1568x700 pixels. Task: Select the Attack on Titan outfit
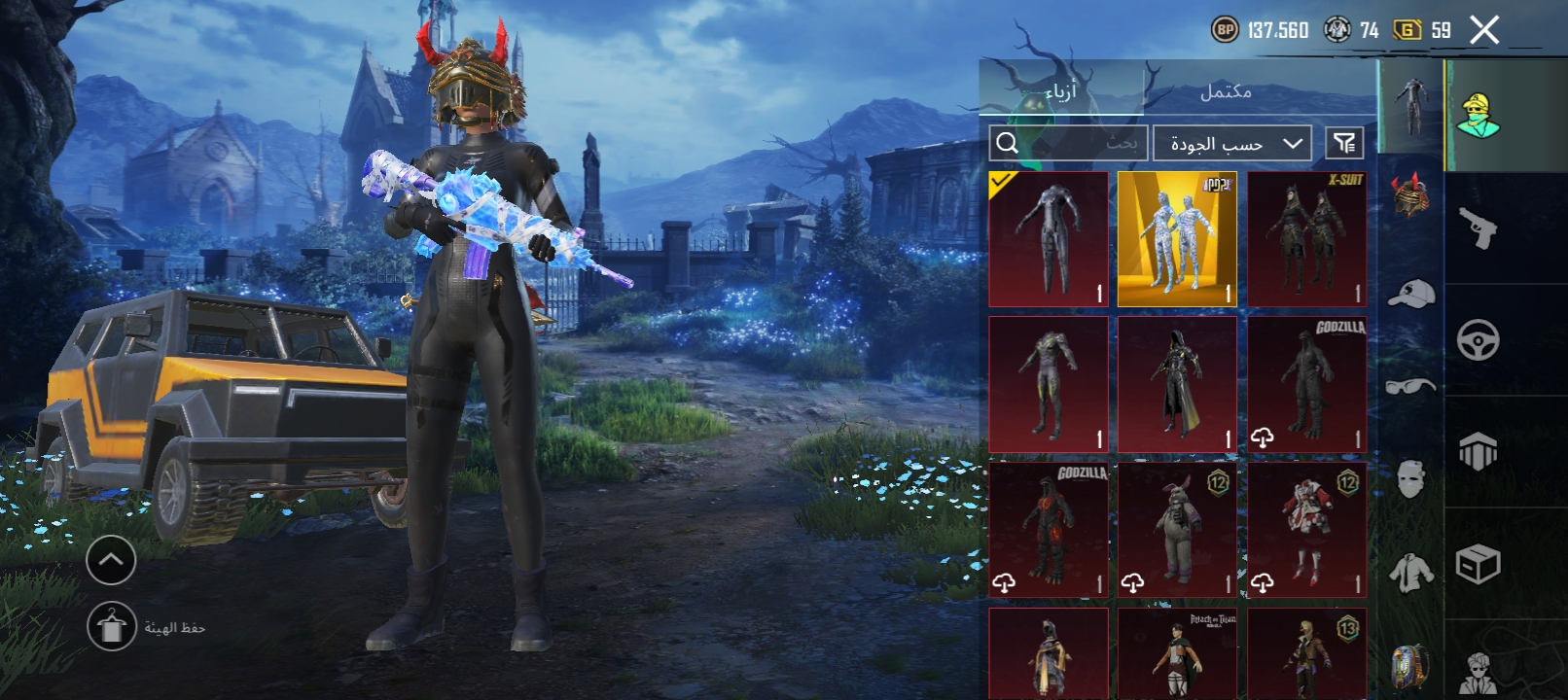pos(1177,653)
